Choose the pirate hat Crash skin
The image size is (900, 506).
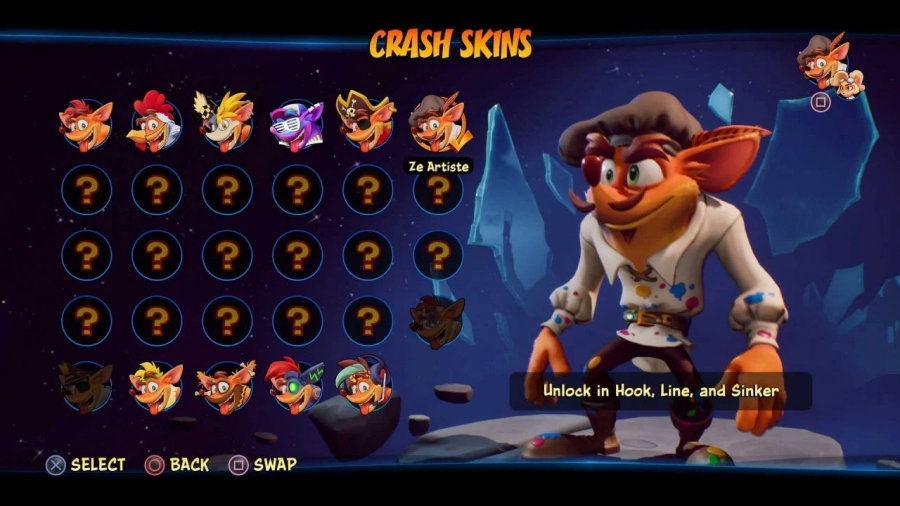point(367,123)
